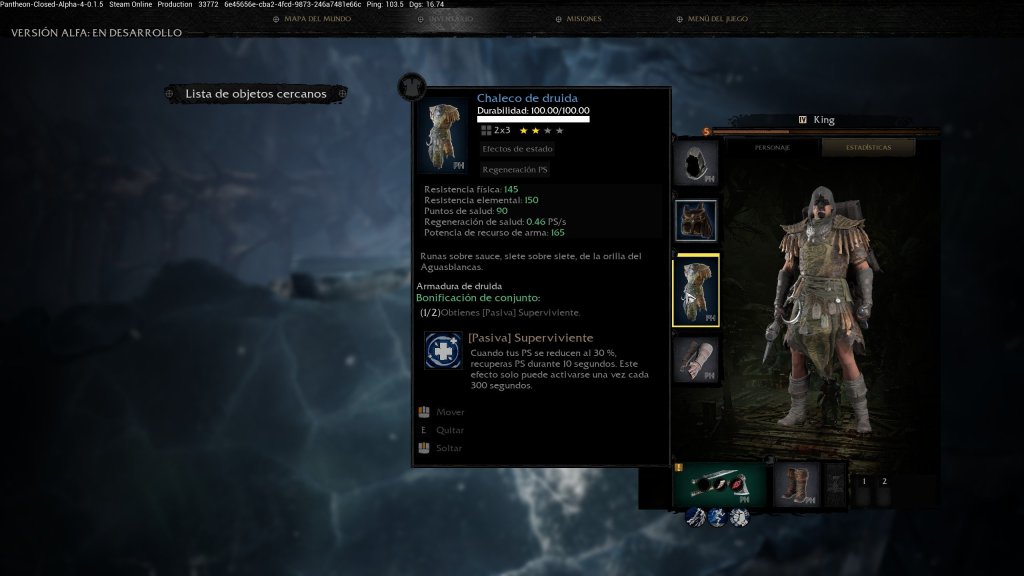Click the first weapon skill icon
Viewport: 1024px width, 576px height.
[696, 517]
